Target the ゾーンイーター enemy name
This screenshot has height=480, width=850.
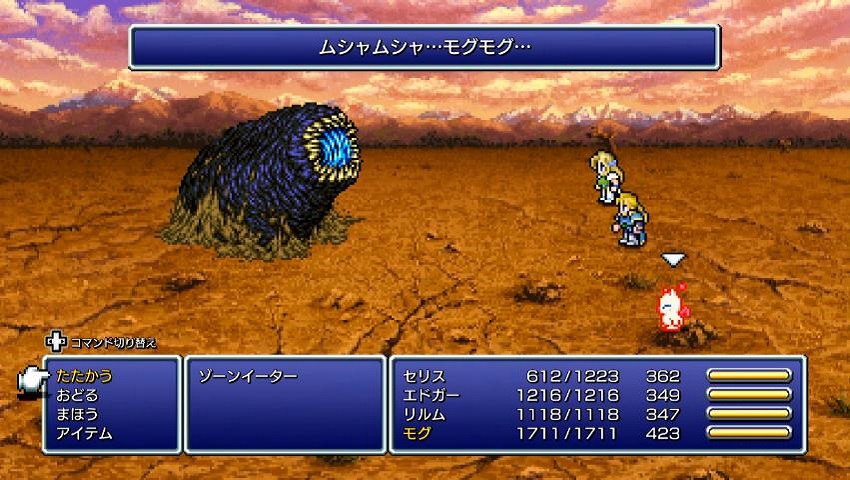pyautogui.click(x=249, y=376)
